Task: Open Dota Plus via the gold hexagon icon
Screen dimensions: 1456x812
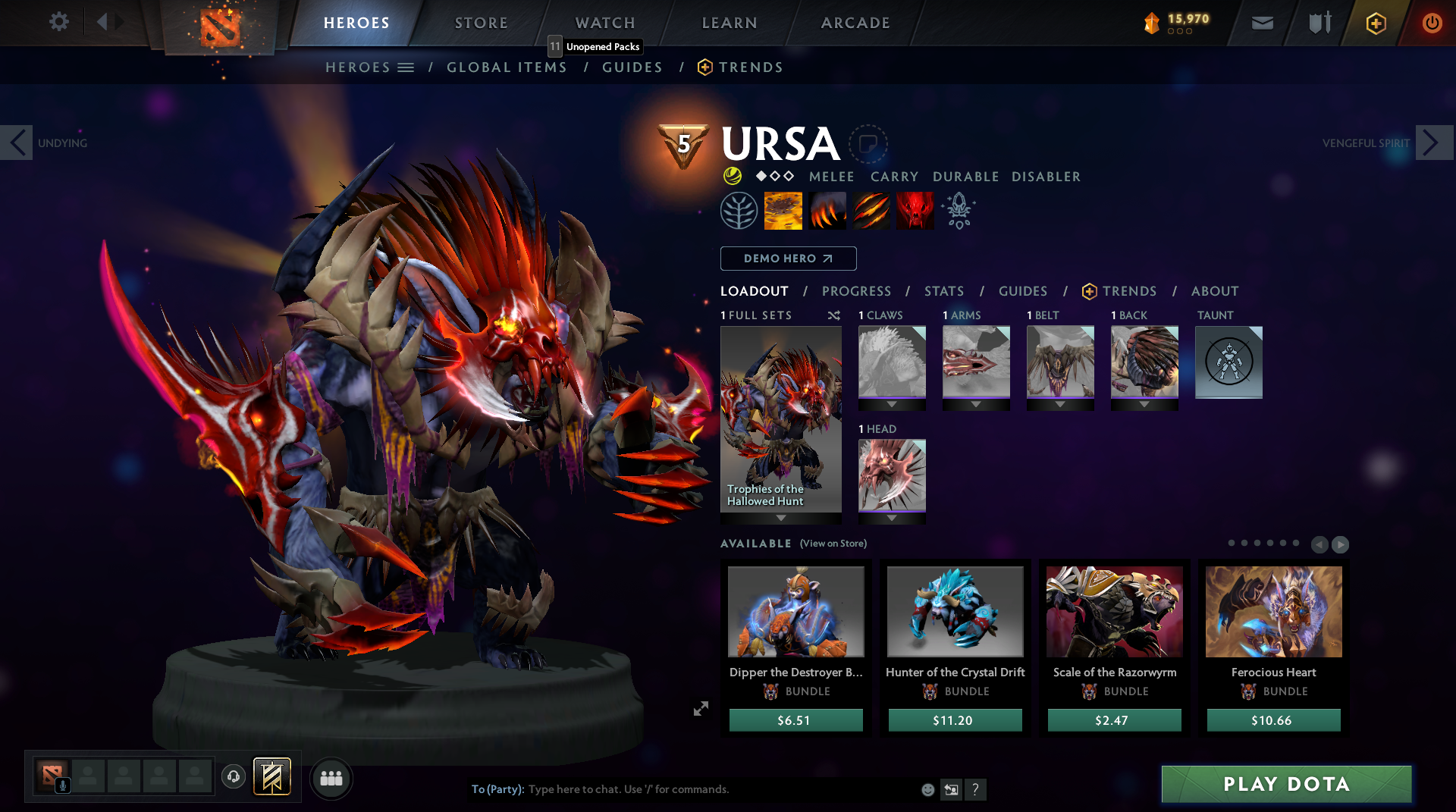Action: click(x=1376, y=23)
